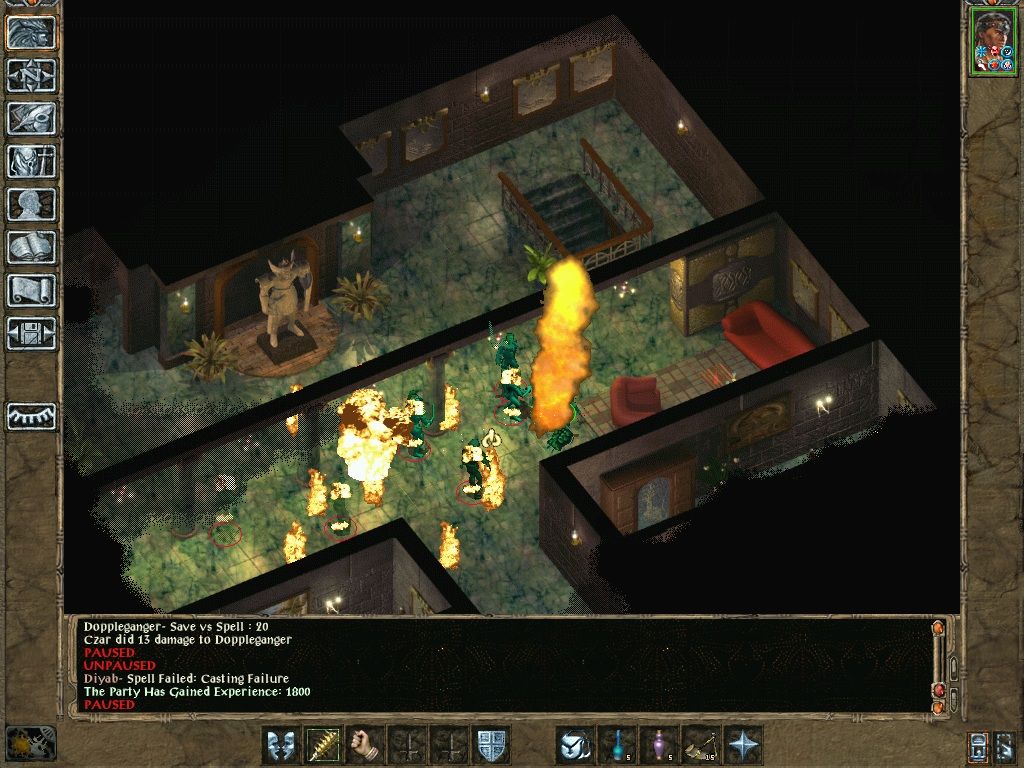The image size is (1024, 768).
Task: Click the clock pause button
Action: (x=28, y=743)
